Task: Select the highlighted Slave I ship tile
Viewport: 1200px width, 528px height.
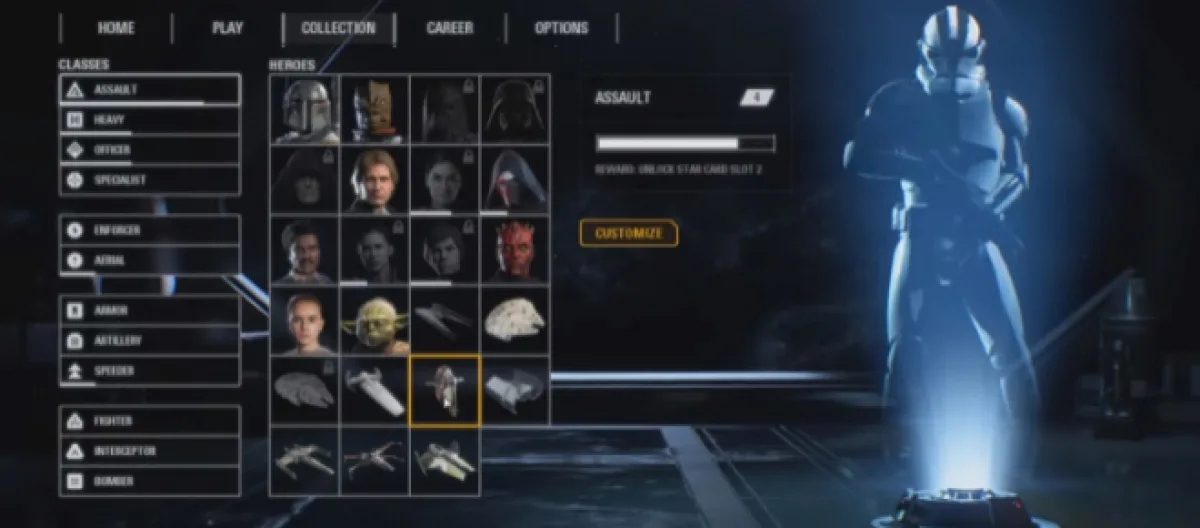Action: [x=445, y=391]
